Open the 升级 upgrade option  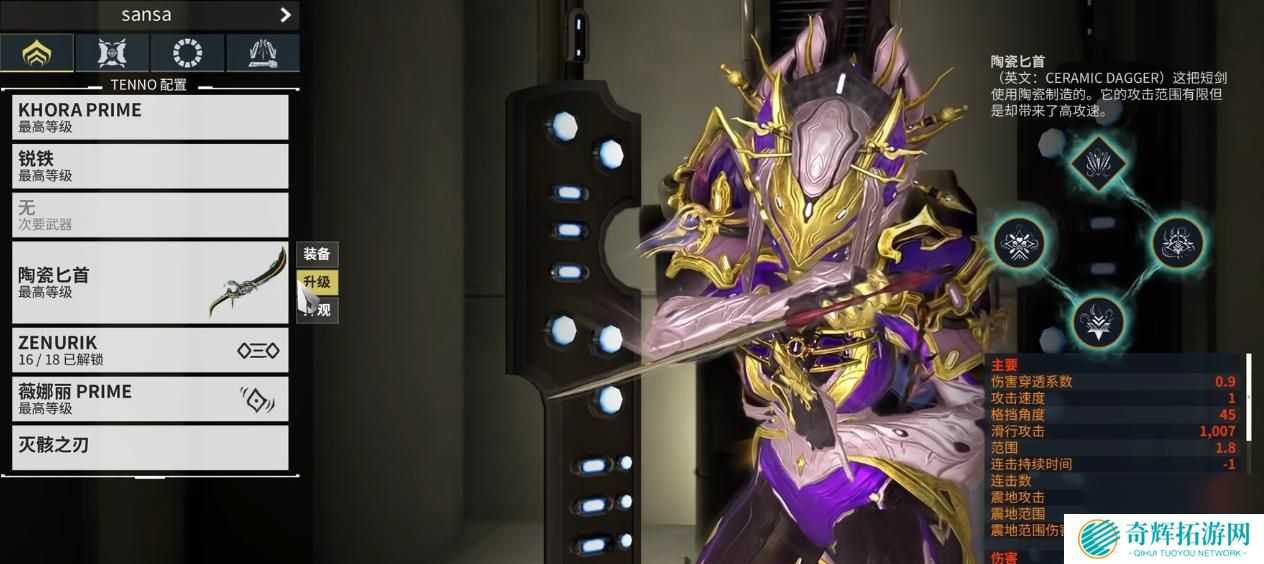317,283
